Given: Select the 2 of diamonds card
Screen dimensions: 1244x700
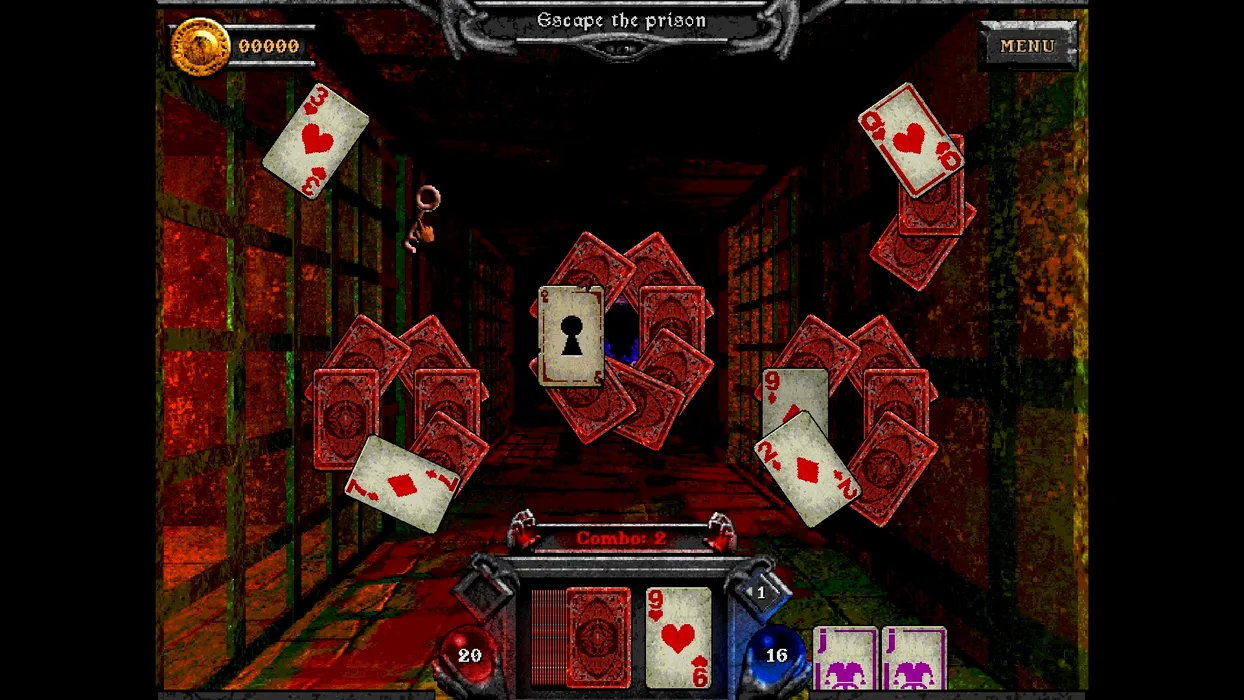Looking at the screenshot, I should click(806, 470).
